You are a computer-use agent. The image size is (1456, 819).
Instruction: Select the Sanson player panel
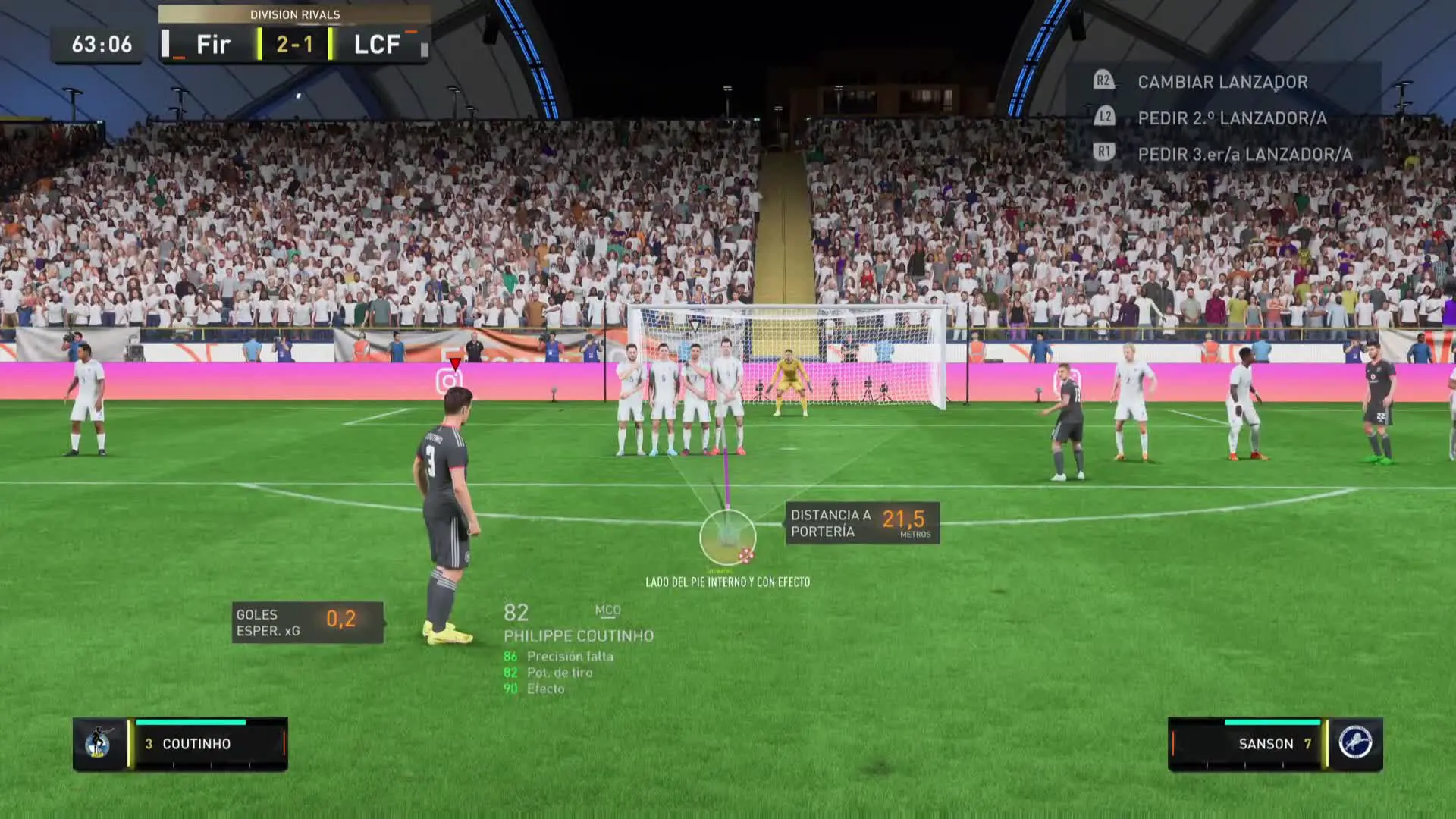(1275, 743)
